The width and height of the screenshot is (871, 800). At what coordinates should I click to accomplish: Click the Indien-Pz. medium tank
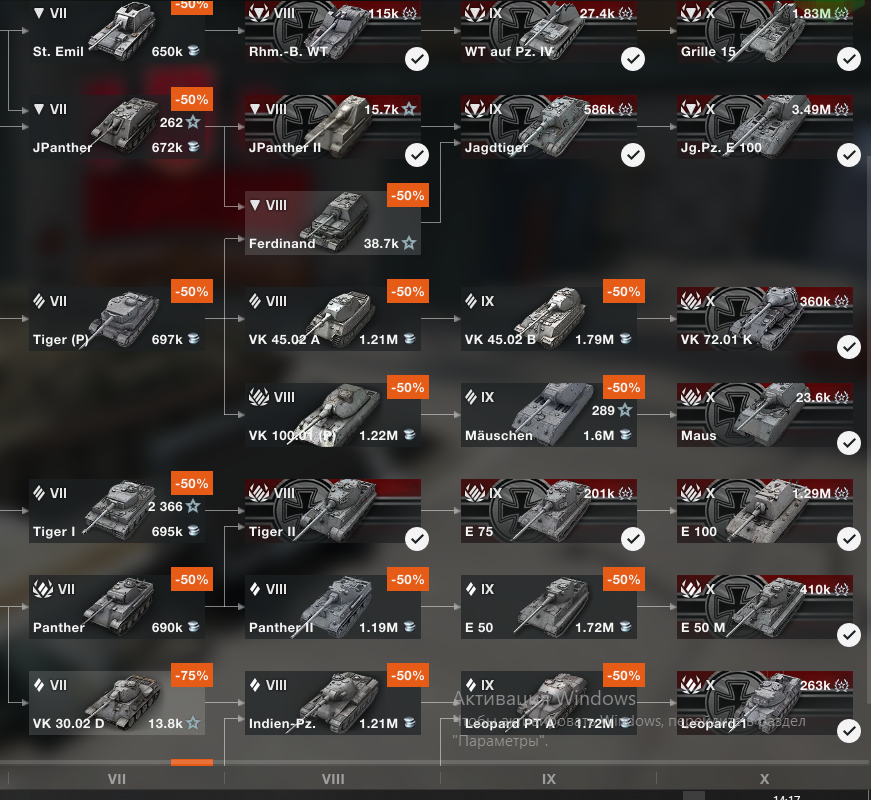(332, 703)
